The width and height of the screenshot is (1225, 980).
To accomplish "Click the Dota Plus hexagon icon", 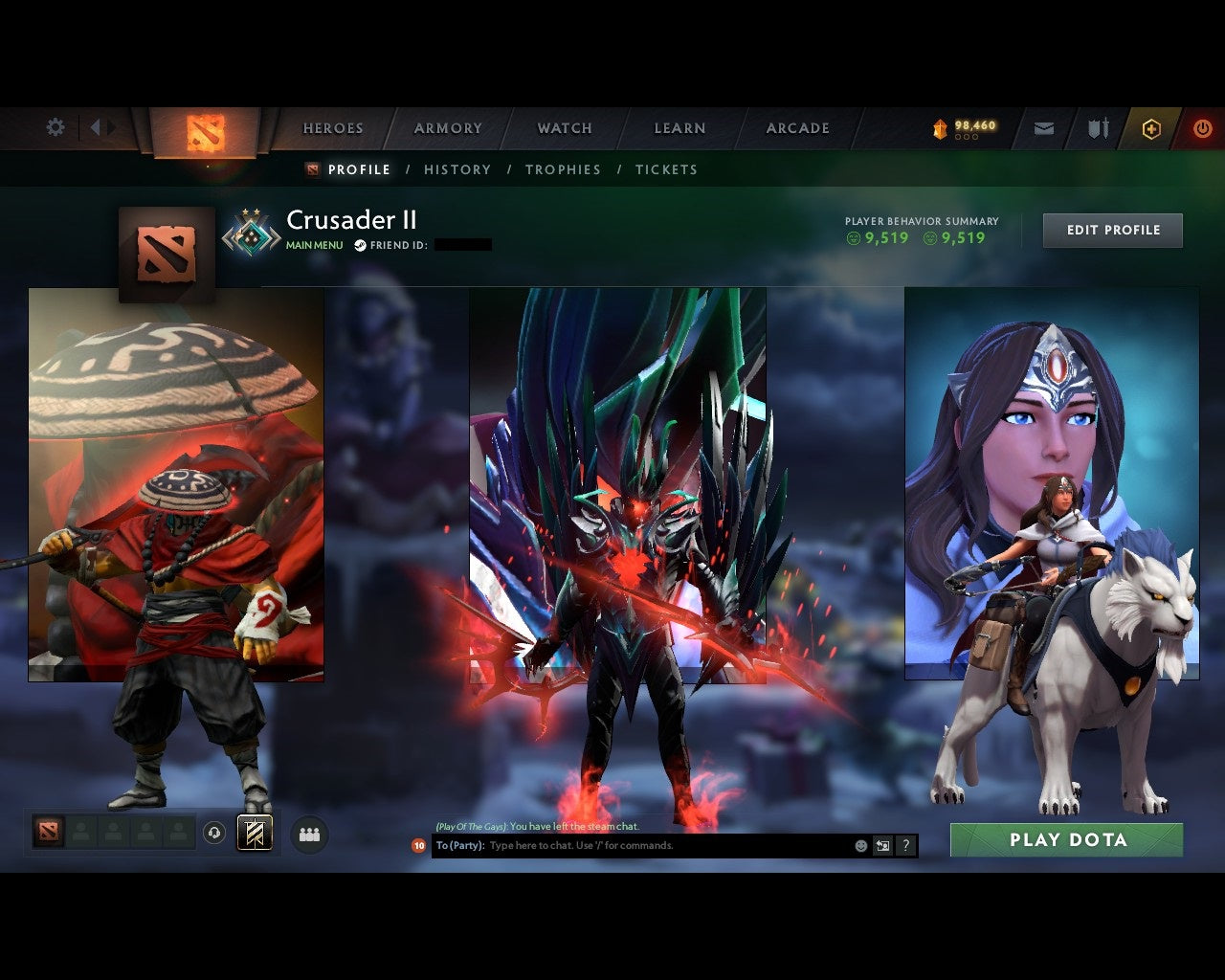I will (x=1152, y=127).
